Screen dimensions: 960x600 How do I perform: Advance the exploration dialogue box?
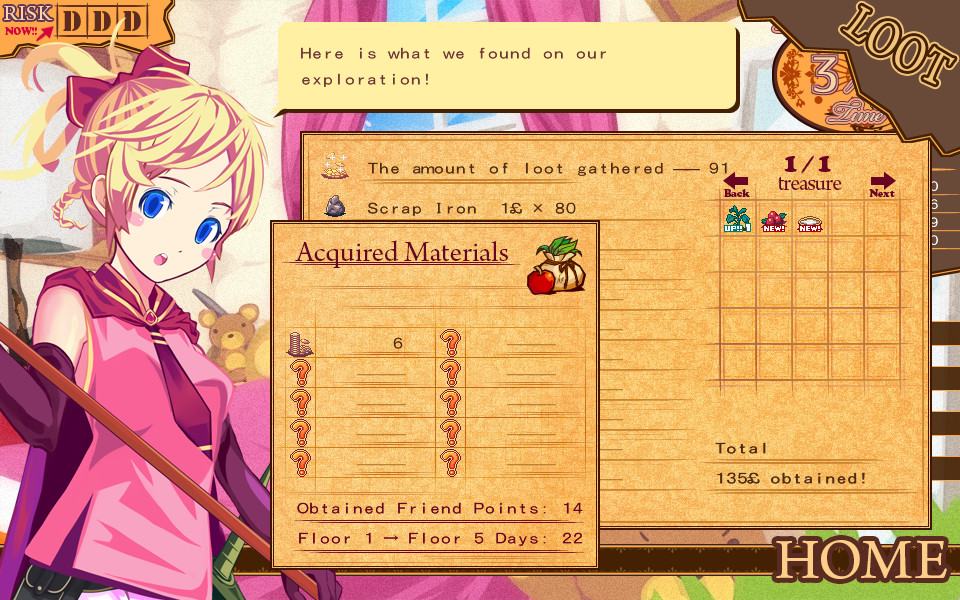point(506,67)
